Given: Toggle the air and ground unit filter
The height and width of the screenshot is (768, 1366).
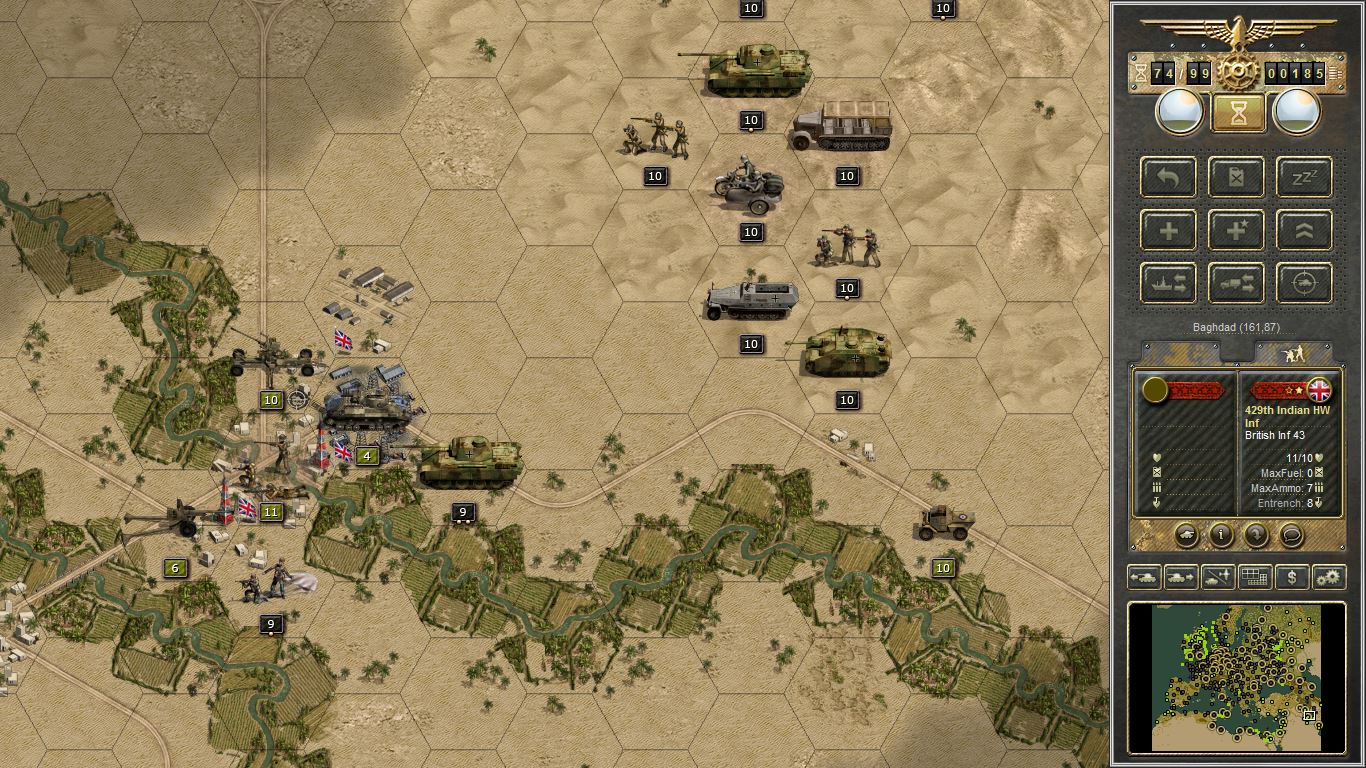Looking at the screenshot, I should (x=1216, y=577).
